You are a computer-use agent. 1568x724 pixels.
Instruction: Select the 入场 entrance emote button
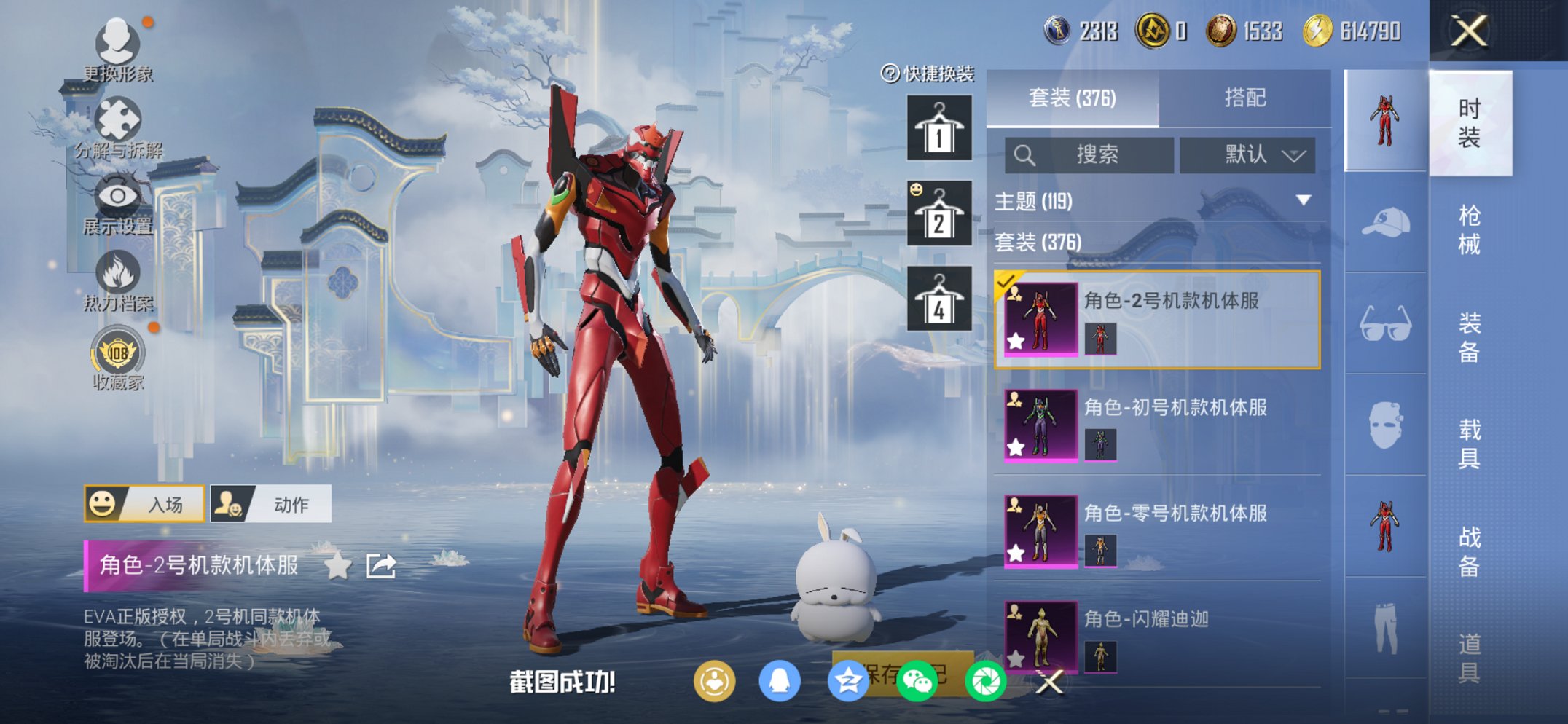coord(145,504)
